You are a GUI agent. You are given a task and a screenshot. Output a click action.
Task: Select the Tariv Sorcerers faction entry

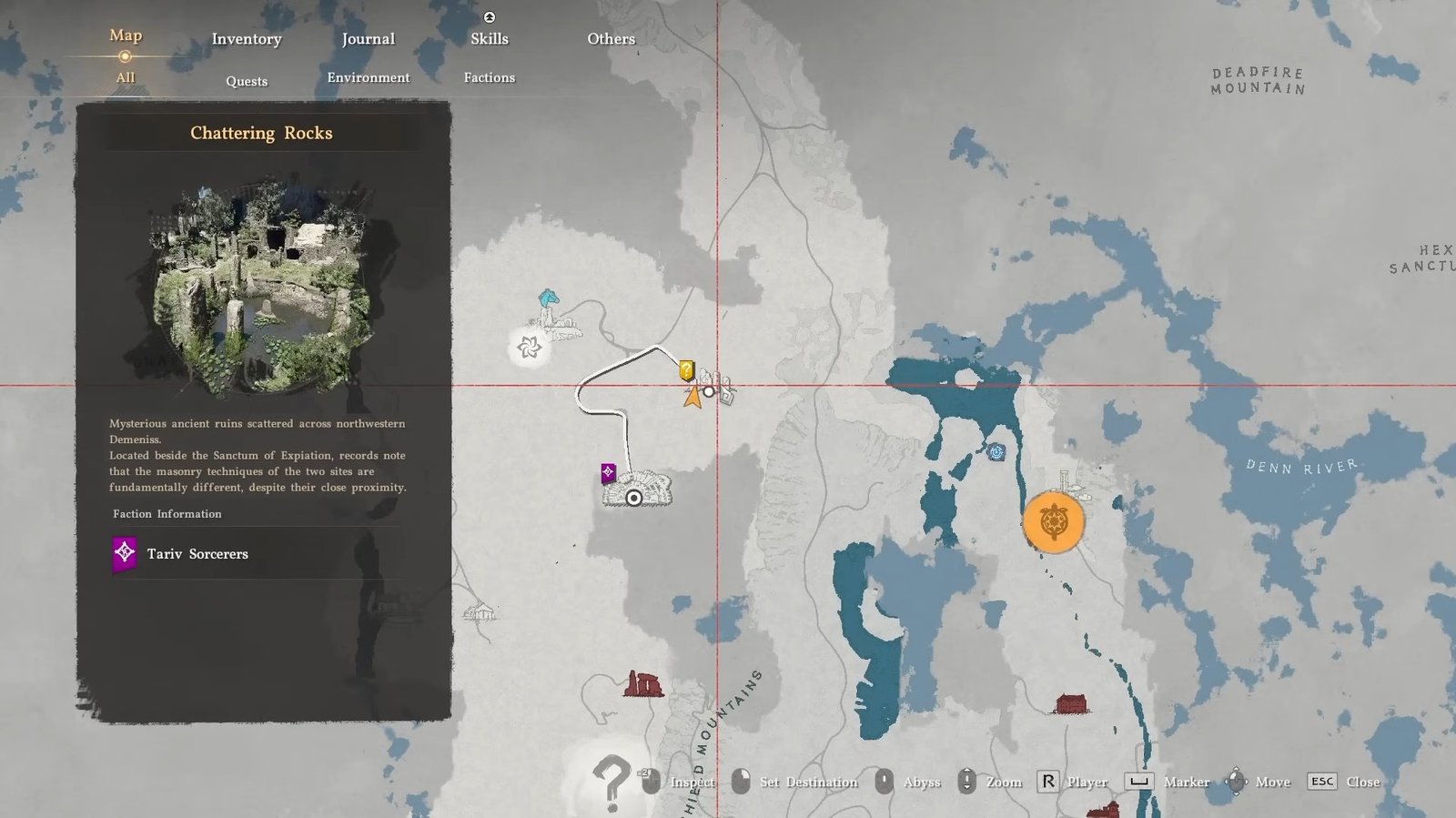(x=197, y=554)
